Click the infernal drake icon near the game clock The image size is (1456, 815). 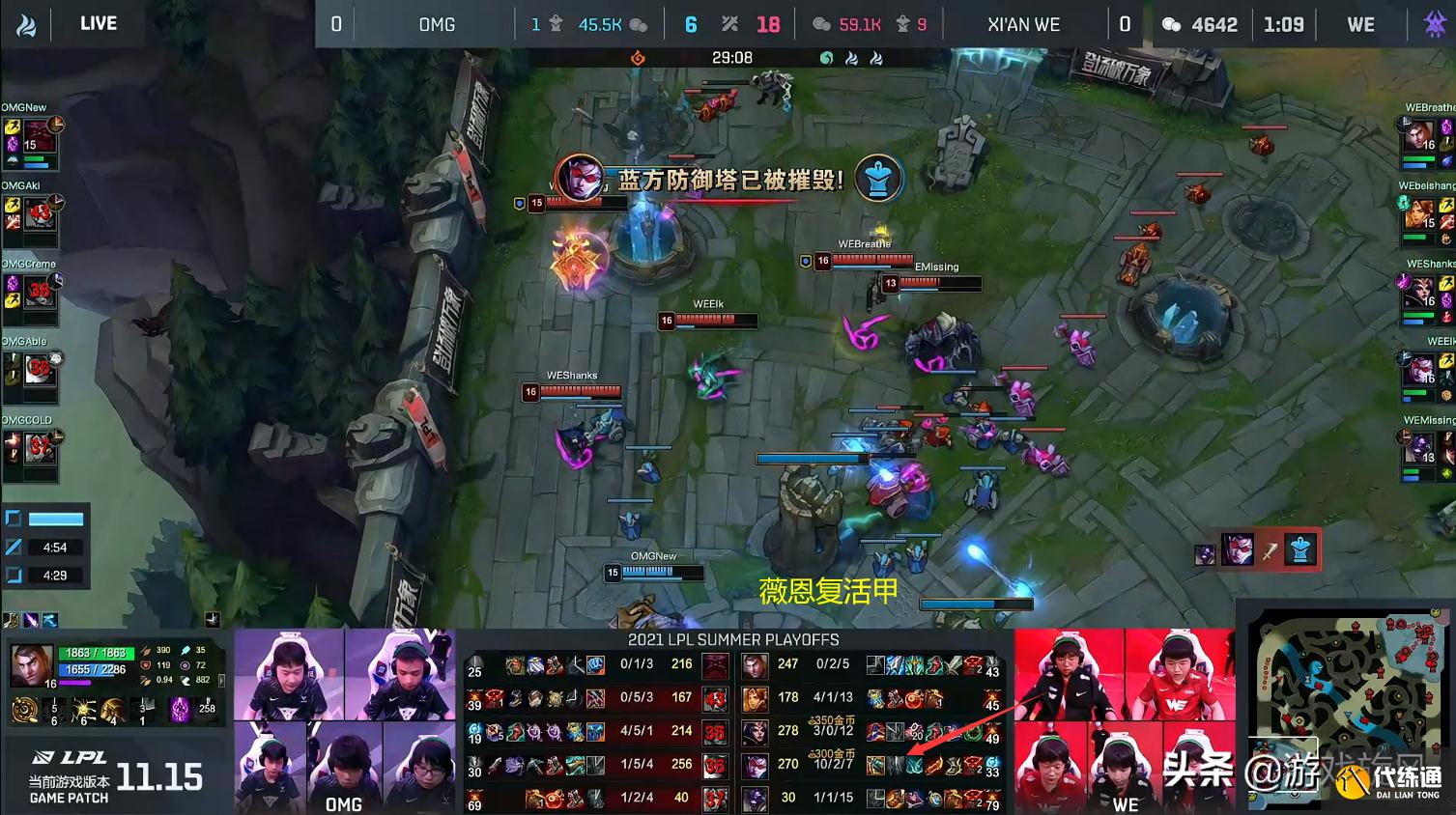point(638,57)
